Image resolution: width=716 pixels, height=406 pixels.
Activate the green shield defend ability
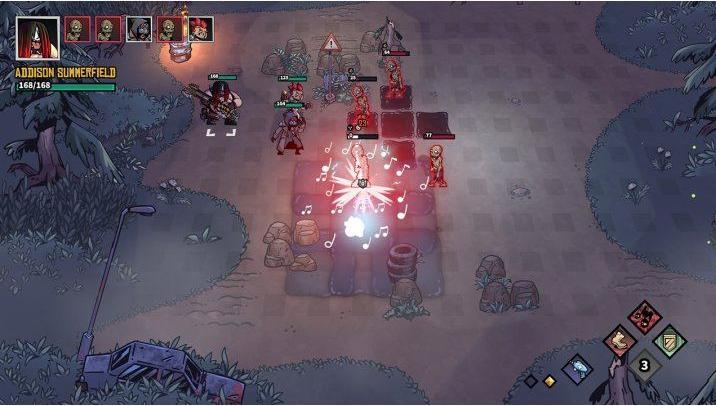tap(670, 342)
